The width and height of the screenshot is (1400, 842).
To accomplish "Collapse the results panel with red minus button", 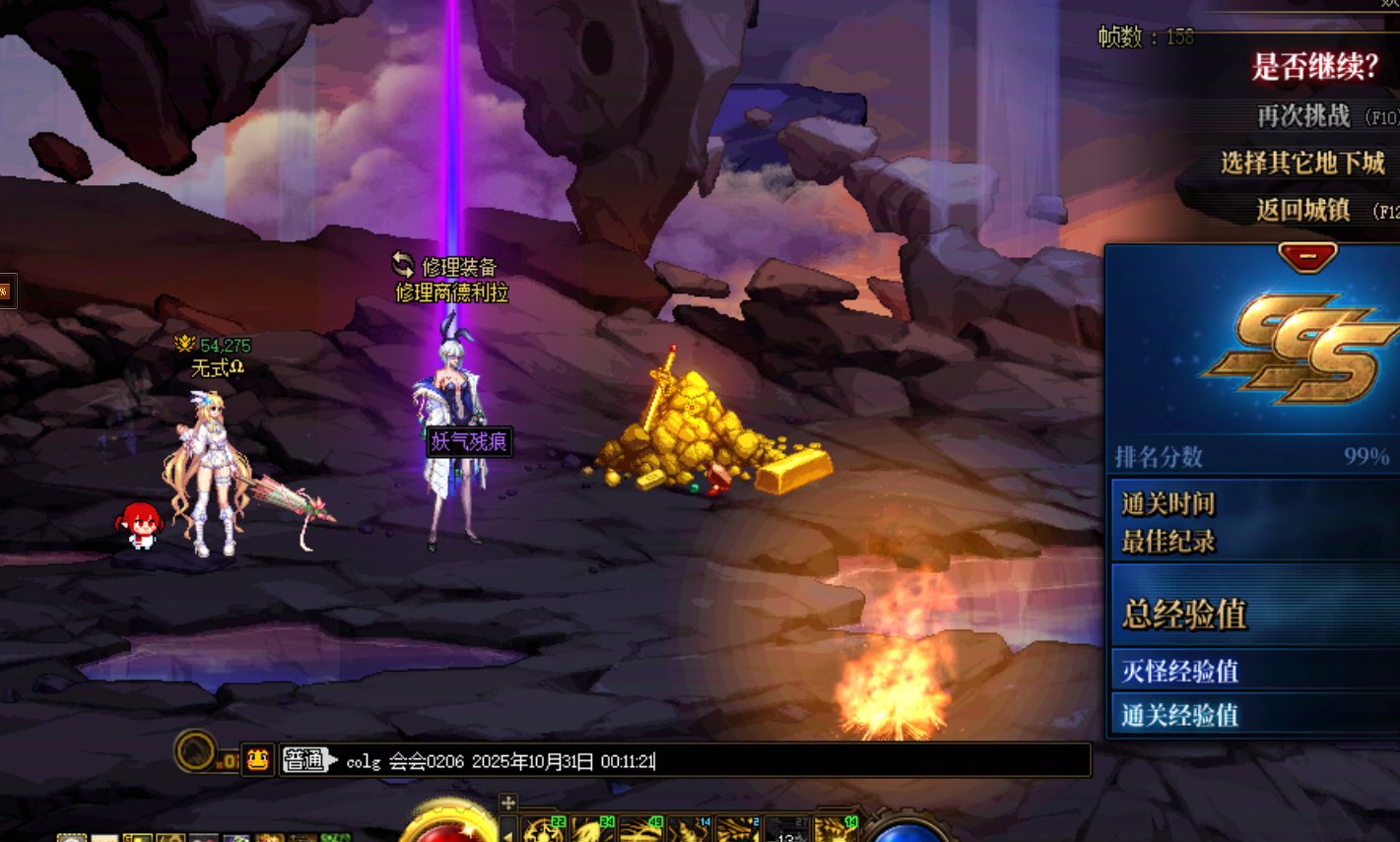I will coord(1307,256).
